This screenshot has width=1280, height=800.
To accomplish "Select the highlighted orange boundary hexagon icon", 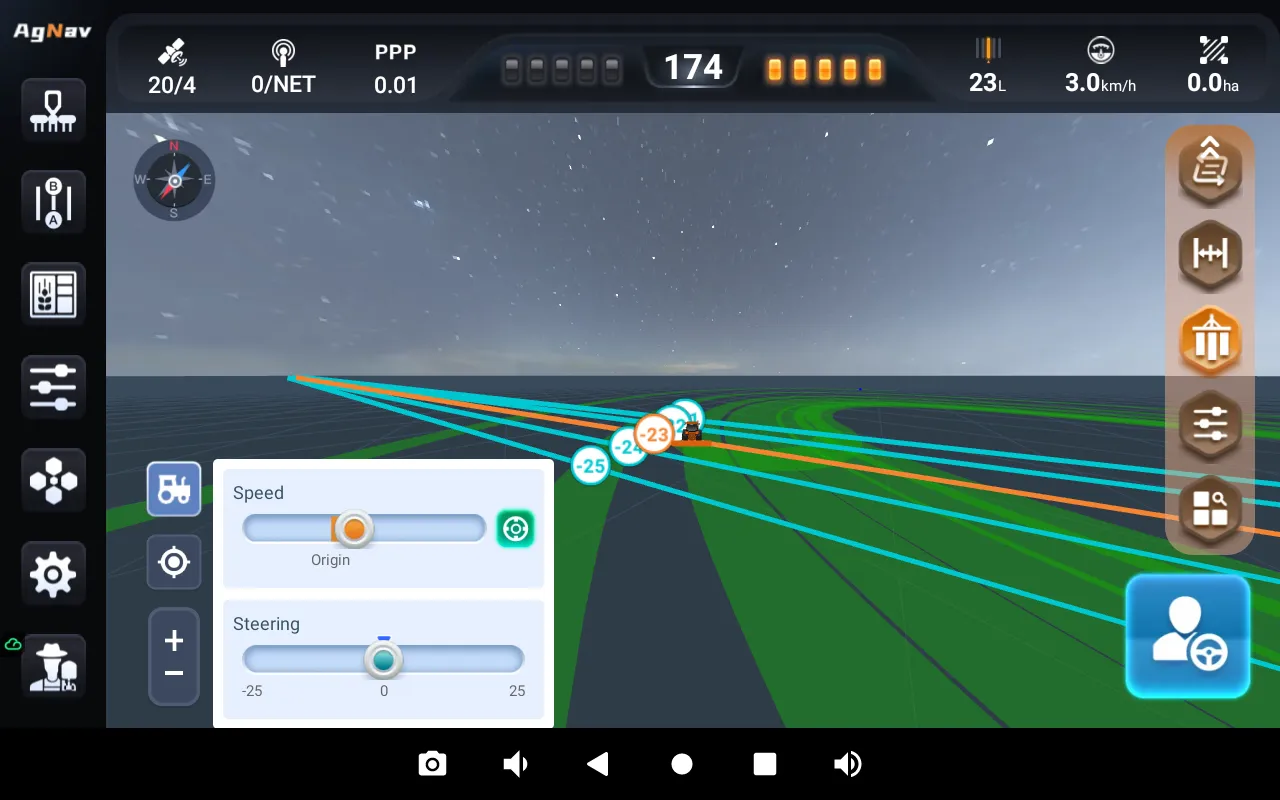I will click(x=1210, y=340).
